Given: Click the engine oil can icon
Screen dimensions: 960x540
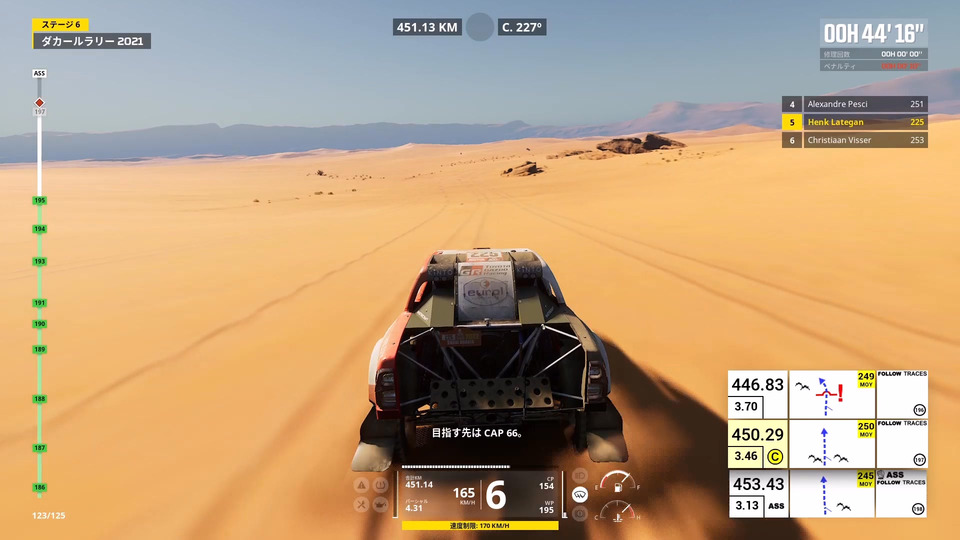Looking at the screenshot, I should coord(381,504).
